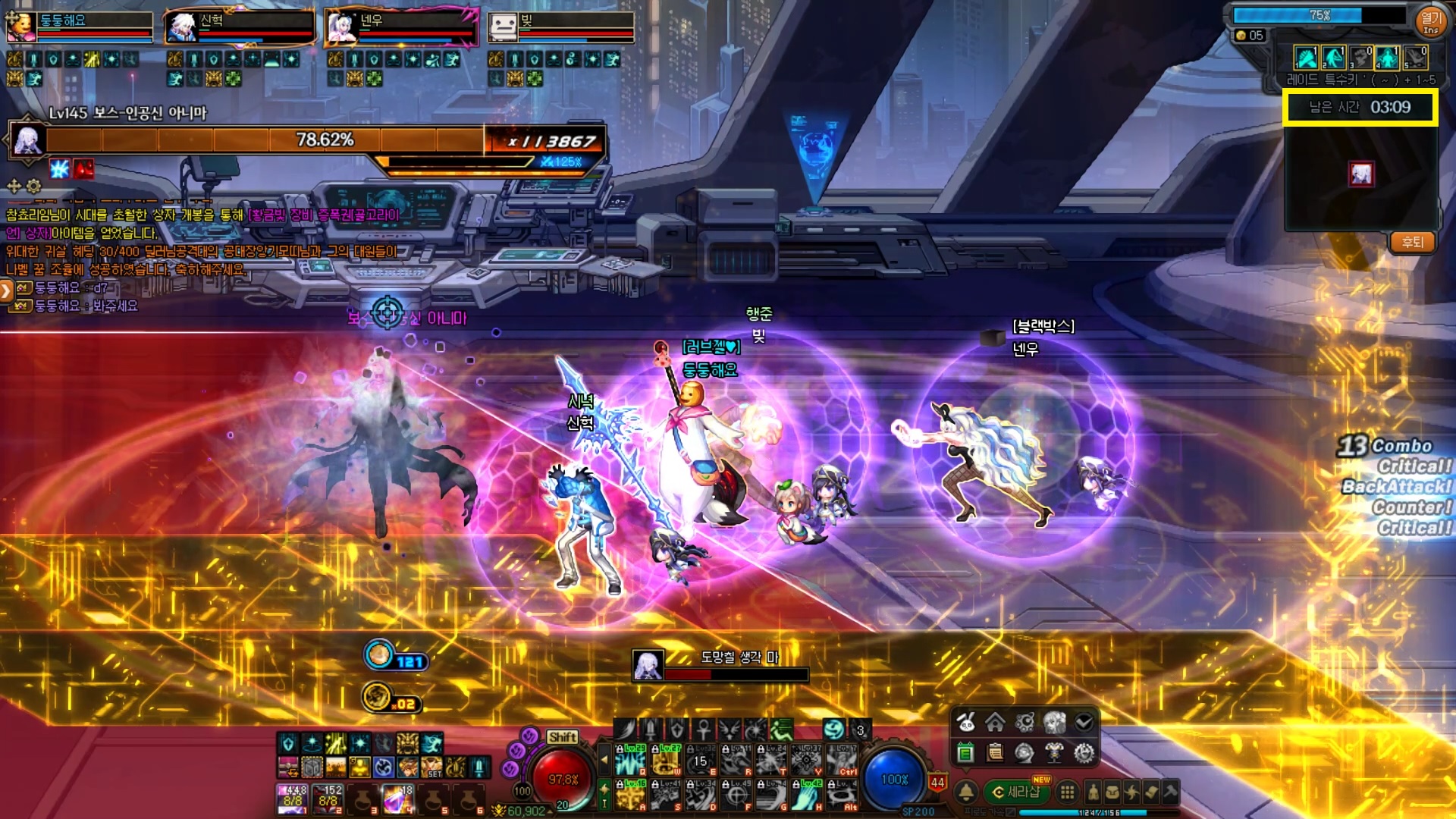This screenshot has width=1456, height=819.
Task: Click the rabbit face icon in the menu panel
Action: tap(965, 723)
